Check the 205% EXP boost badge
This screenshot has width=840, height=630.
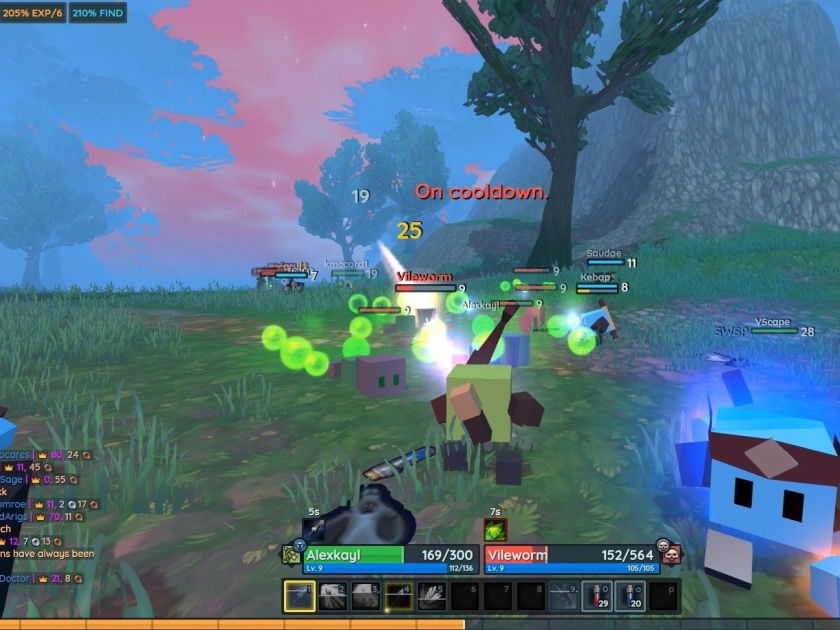pos(32,12)
